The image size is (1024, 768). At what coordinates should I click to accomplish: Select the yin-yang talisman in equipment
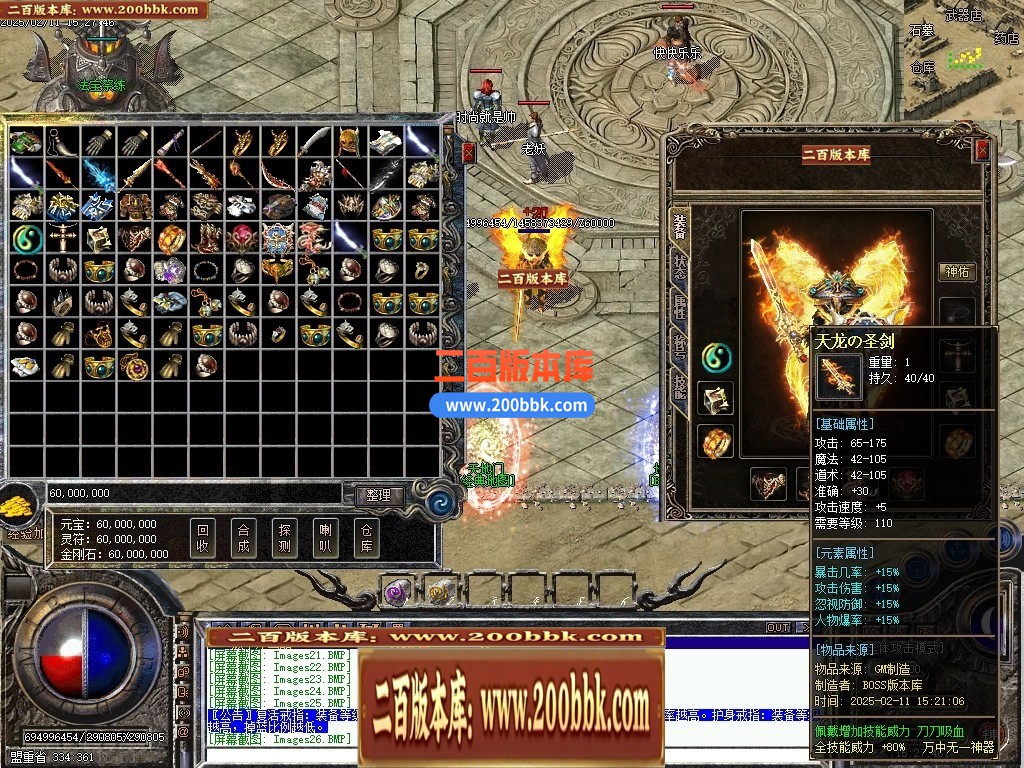point(716,356)
